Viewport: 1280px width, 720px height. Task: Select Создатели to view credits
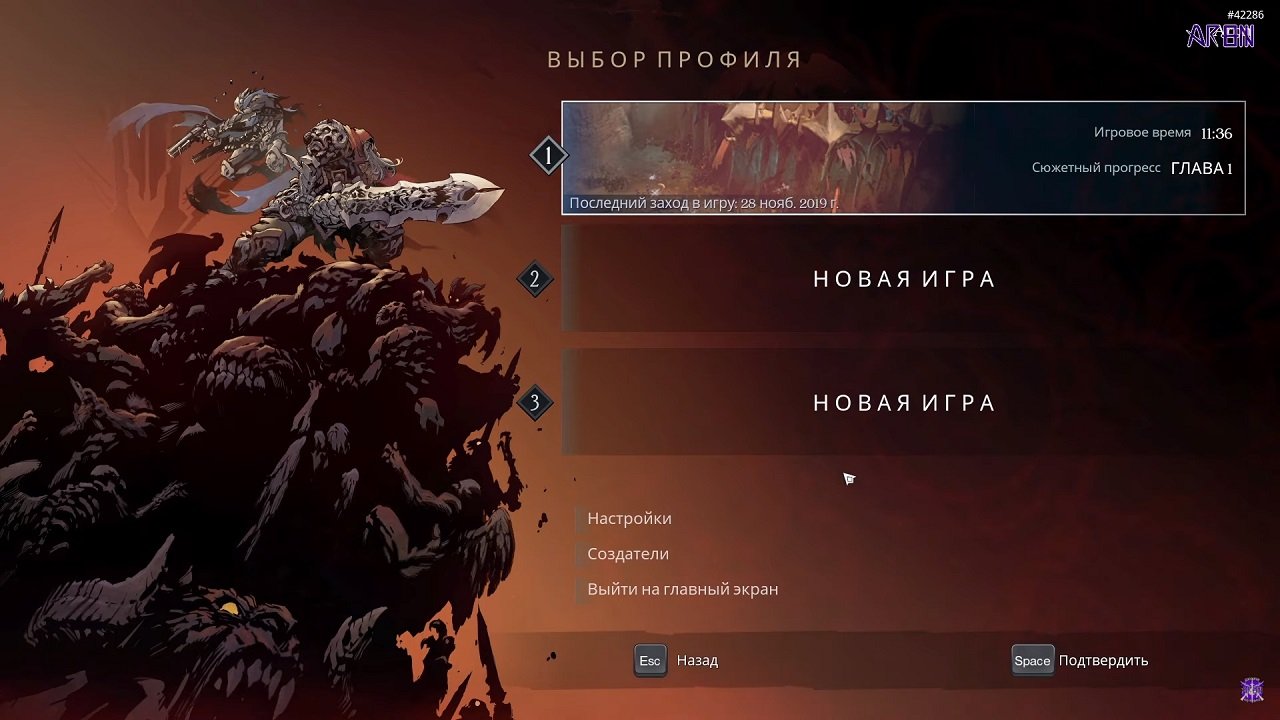(628, 553)
